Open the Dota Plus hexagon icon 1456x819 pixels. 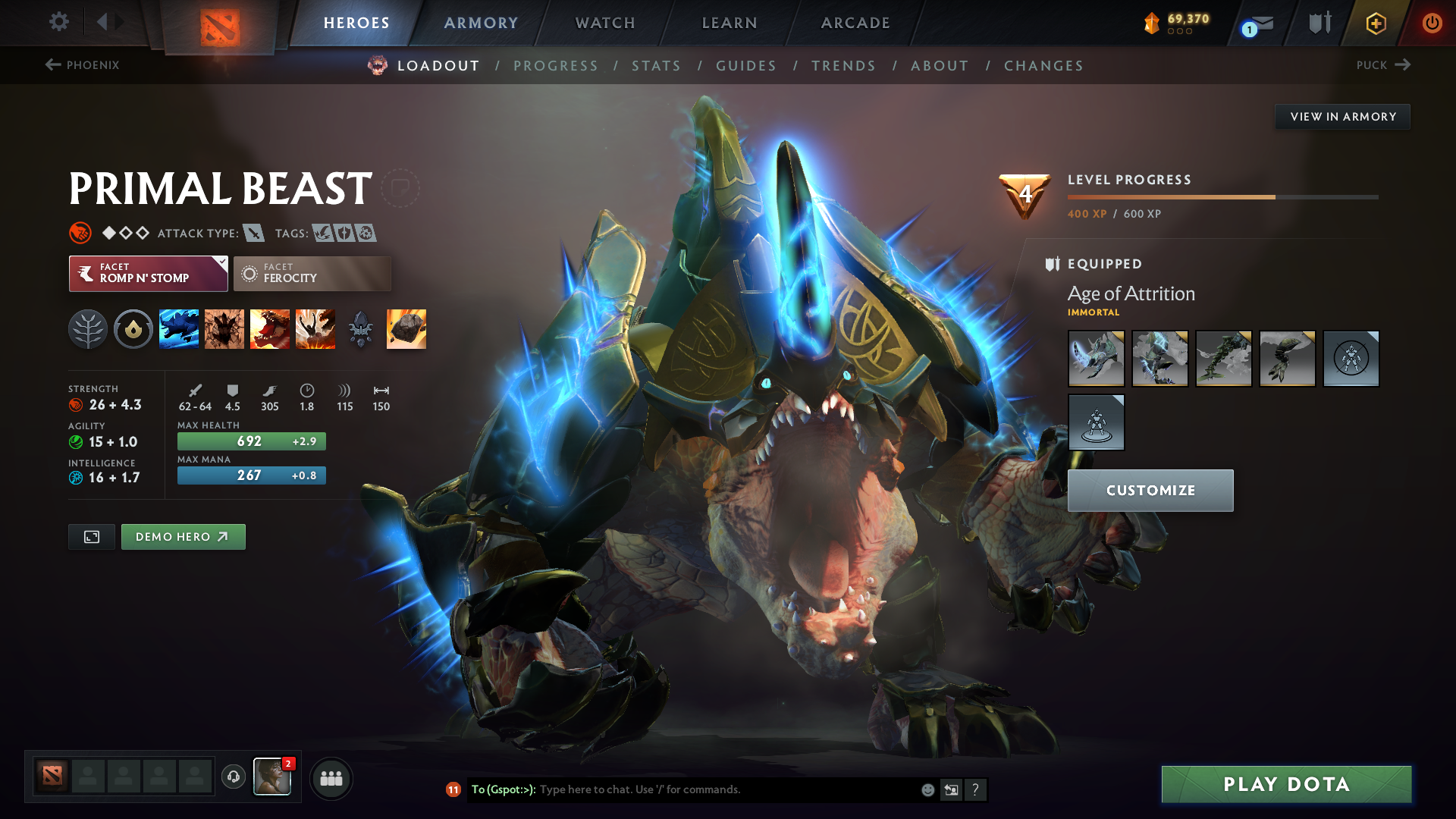(1375, 23)
